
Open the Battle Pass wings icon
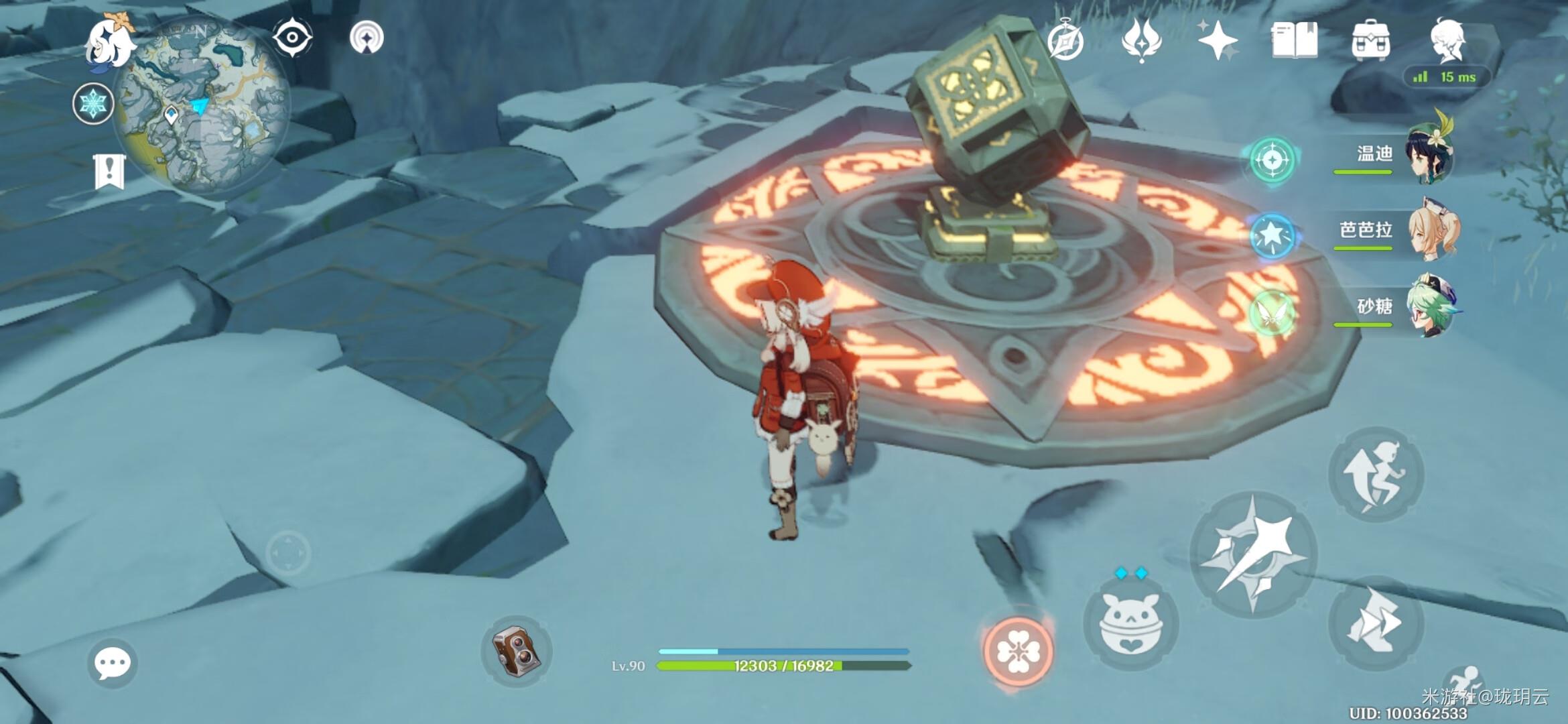point(1141,40)
